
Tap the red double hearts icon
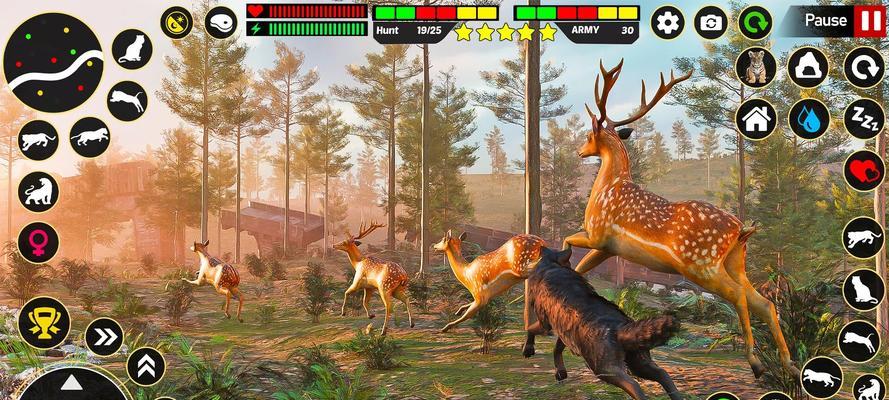pyautogui.click(x=862, y=170)
